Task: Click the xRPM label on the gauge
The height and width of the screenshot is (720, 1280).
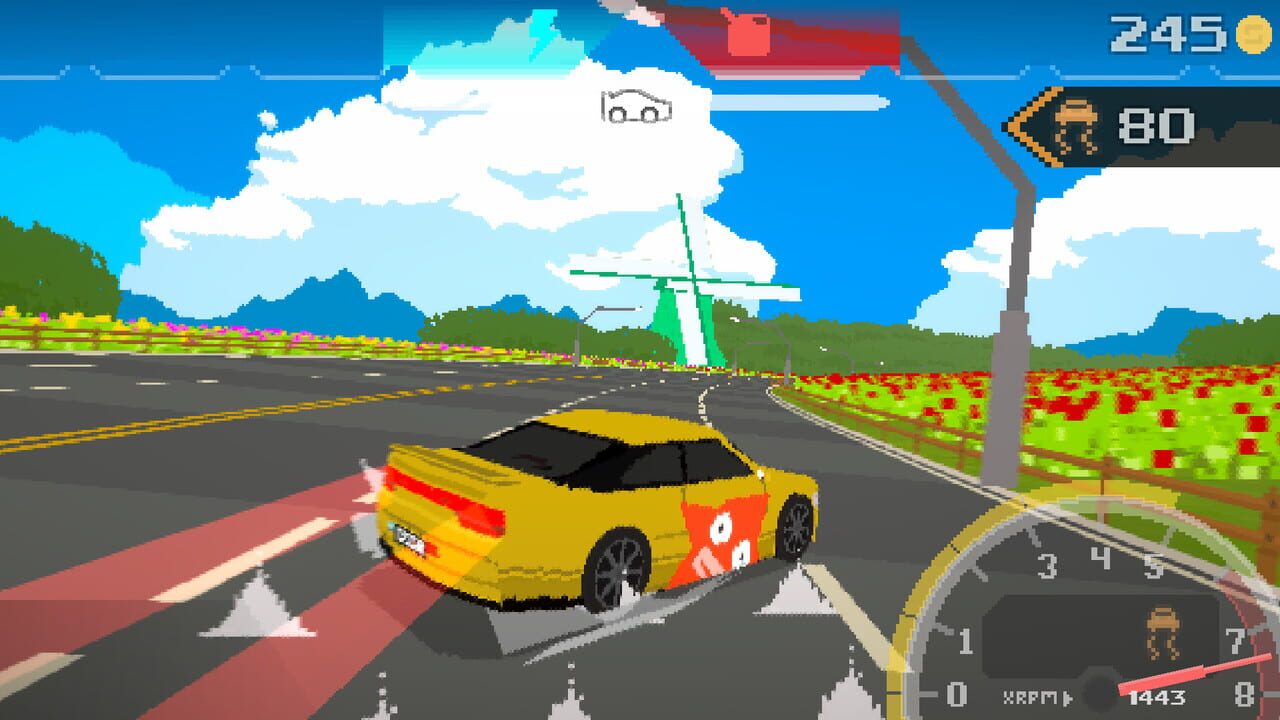Action: click(1030, 695)
